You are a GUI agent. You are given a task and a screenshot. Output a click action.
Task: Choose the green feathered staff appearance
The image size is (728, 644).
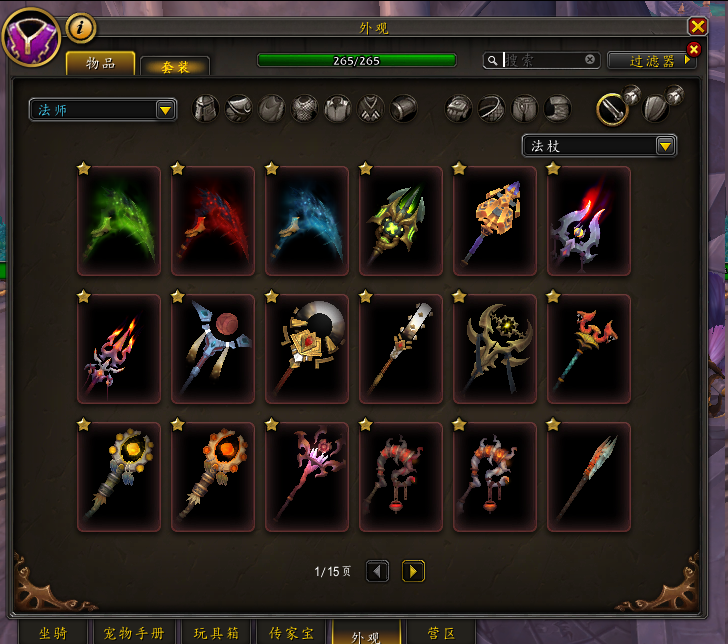click(x=119, y=221)
